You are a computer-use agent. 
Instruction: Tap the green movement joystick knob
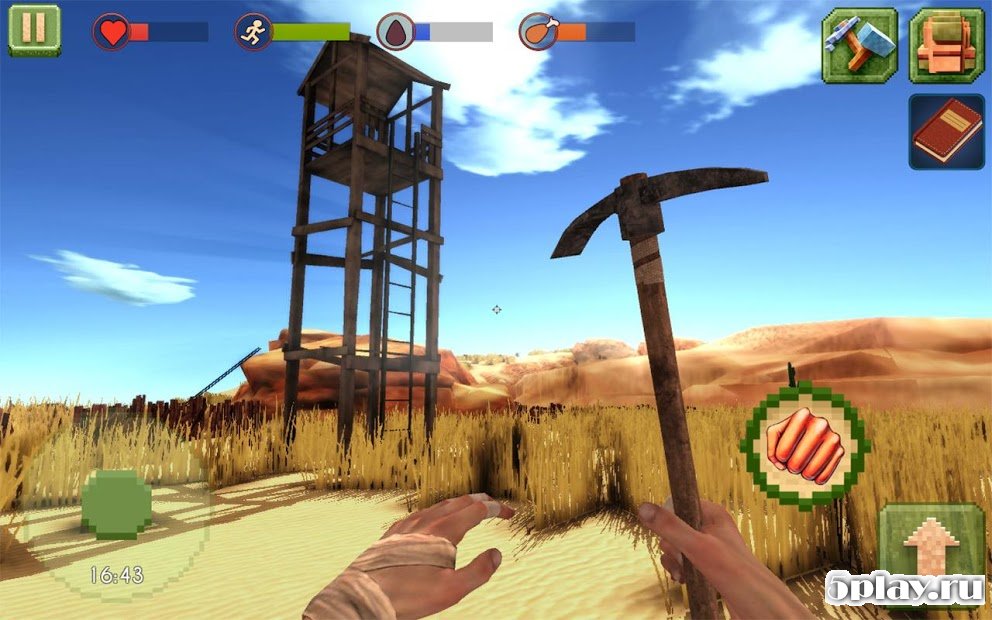(x=116, y=502)
